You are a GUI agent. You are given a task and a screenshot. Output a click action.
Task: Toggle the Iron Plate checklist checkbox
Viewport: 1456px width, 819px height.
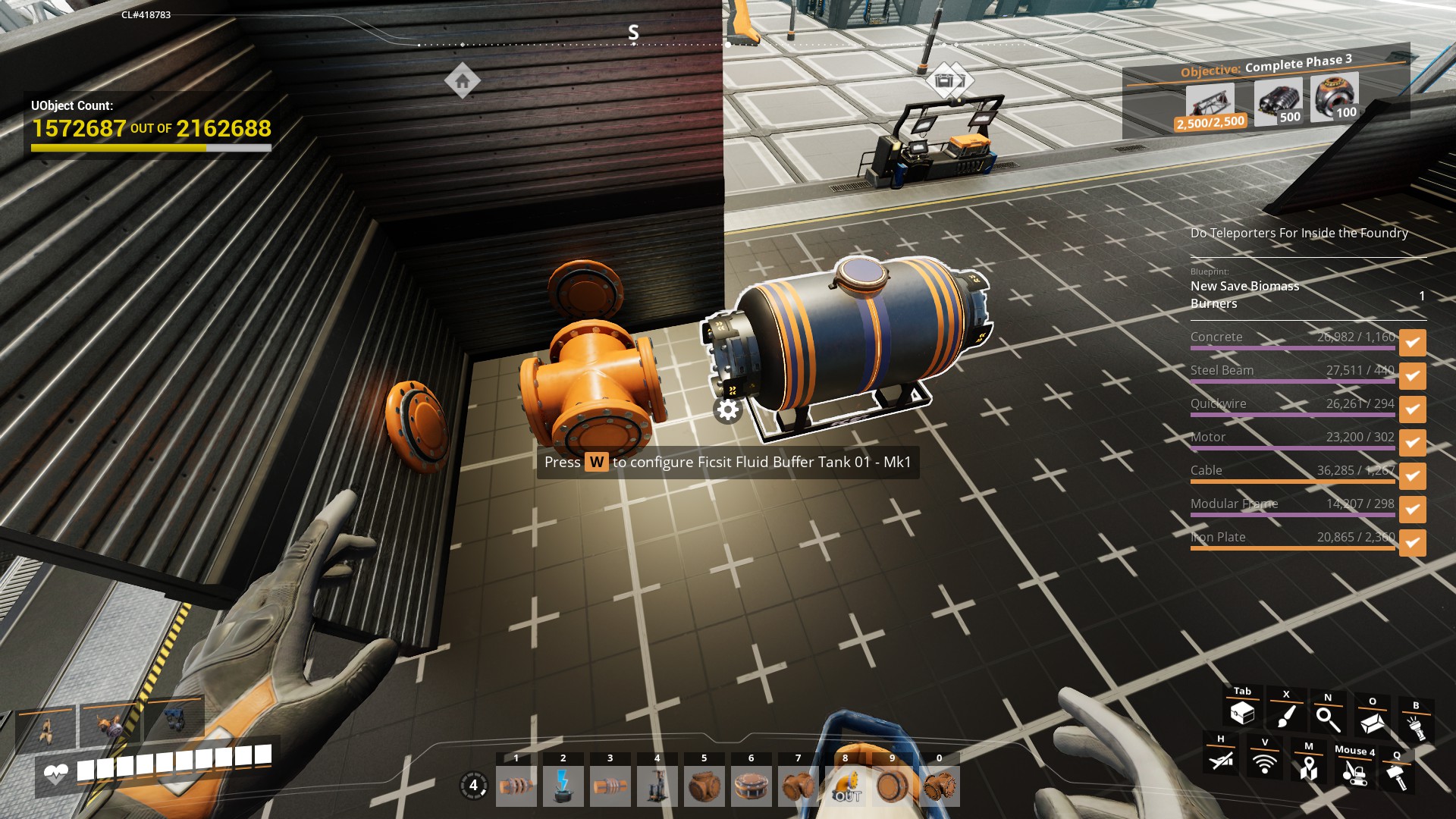click(1412, 543)
